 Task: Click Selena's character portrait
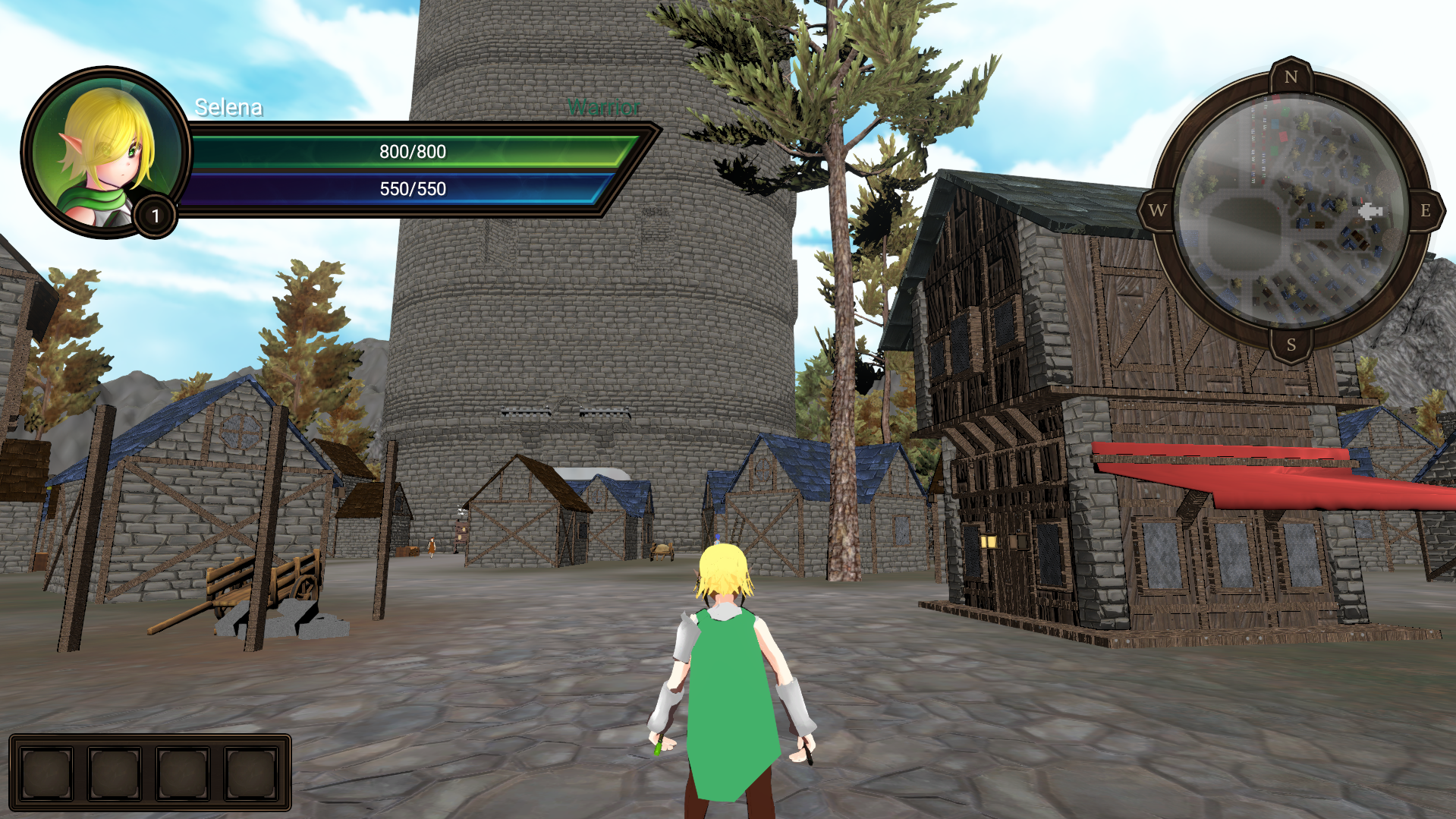click(x=105, y=152)
